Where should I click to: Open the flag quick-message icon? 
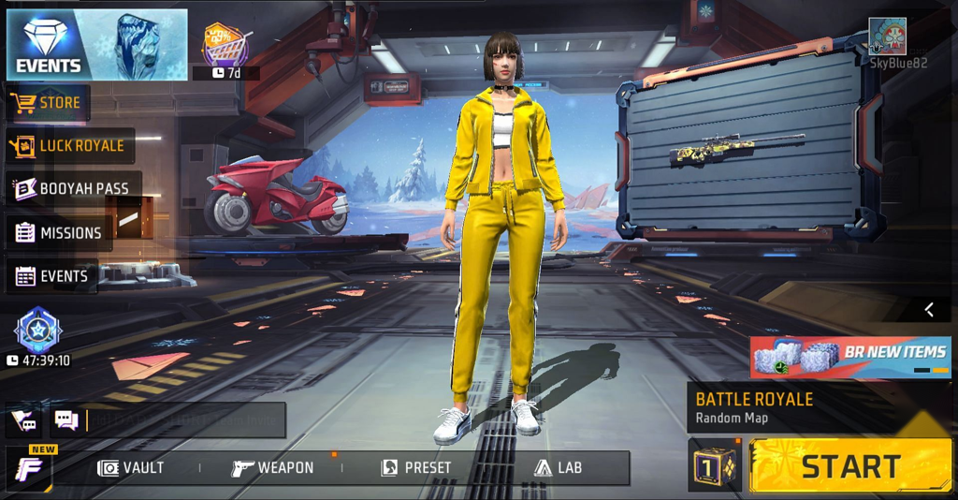(23, 421)
